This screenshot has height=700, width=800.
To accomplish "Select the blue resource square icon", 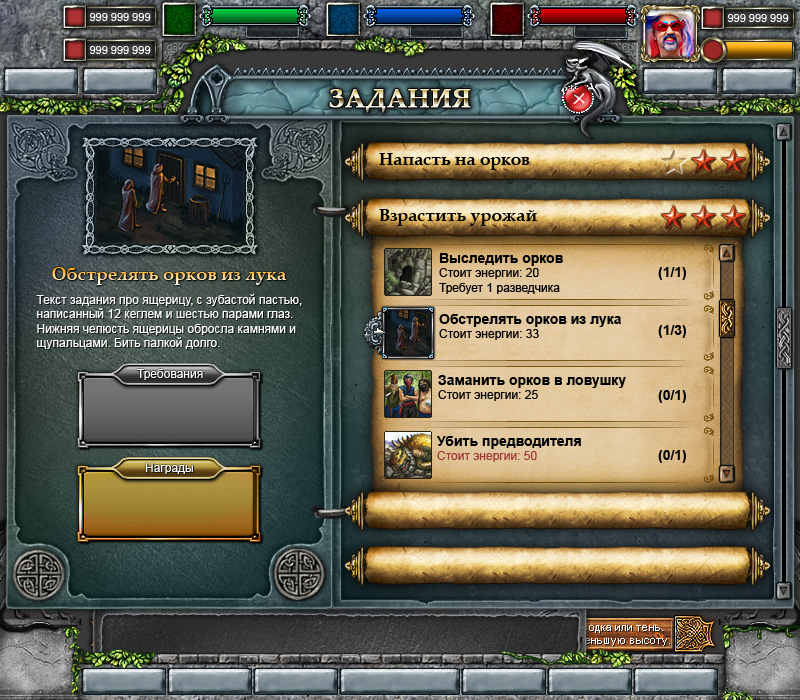I will pos(343,19).
